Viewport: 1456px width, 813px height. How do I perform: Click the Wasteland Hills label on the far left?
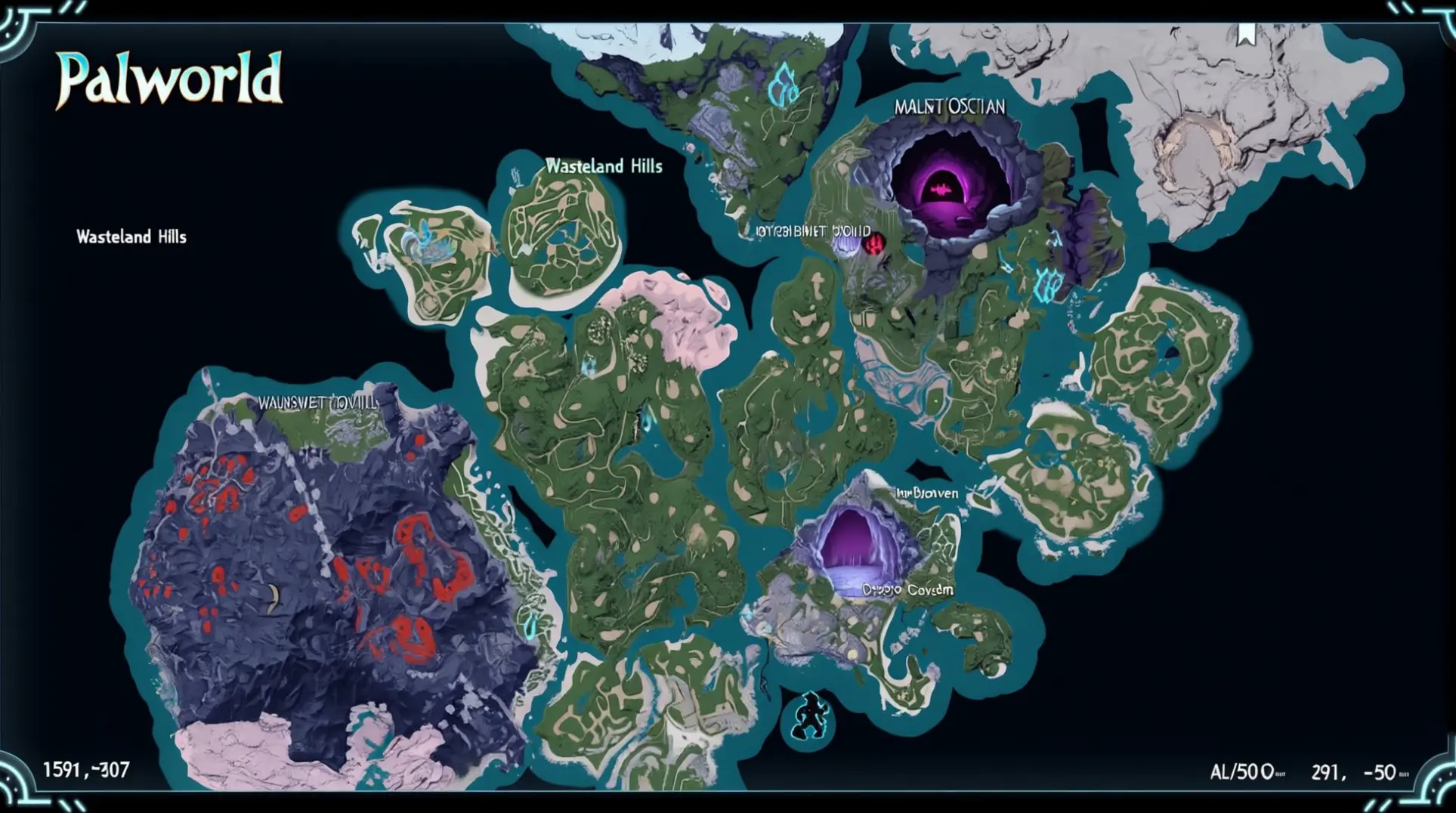130,236
